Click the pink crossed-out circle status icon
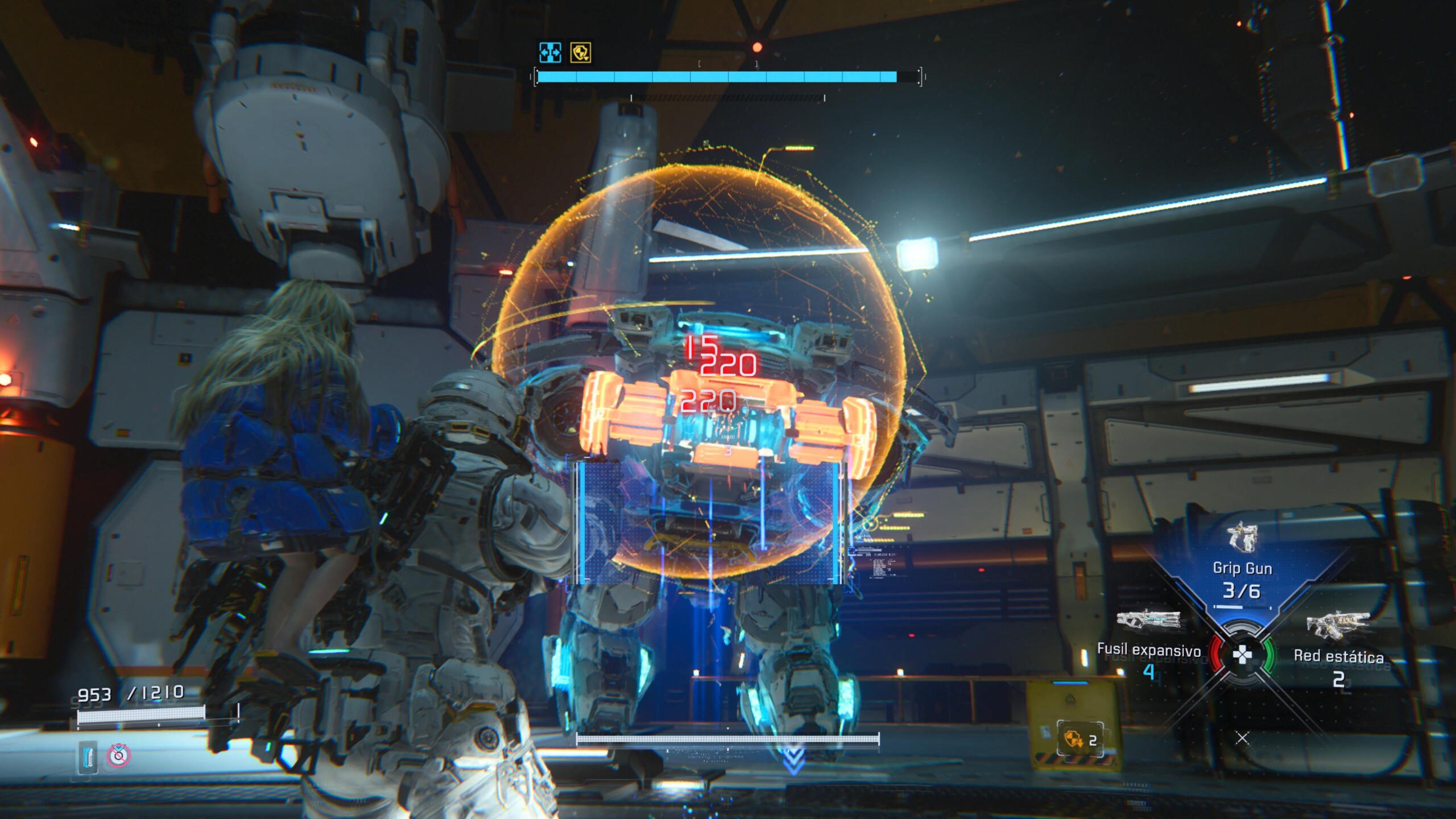1456x819 pixels. pyautogui.click(x=118, y=755)
